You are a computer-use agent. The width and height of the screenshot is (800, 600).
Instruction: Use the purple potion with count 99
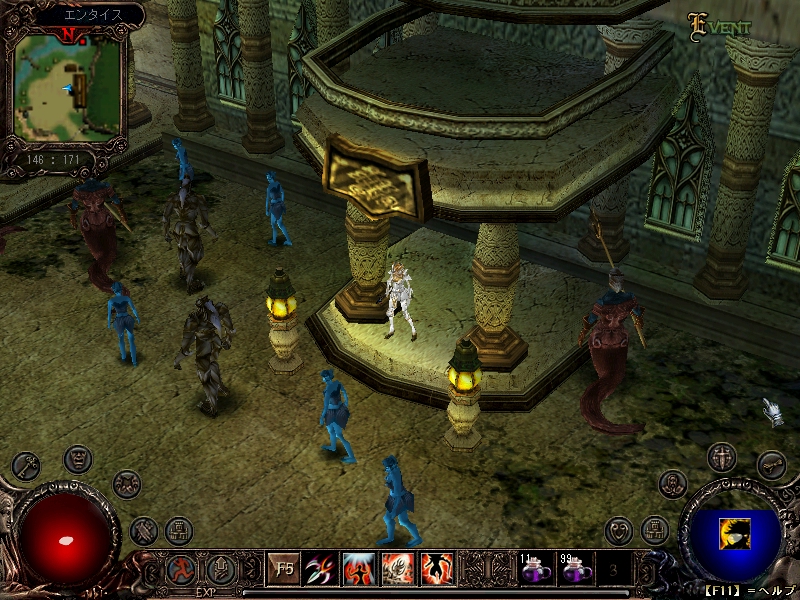574,571
